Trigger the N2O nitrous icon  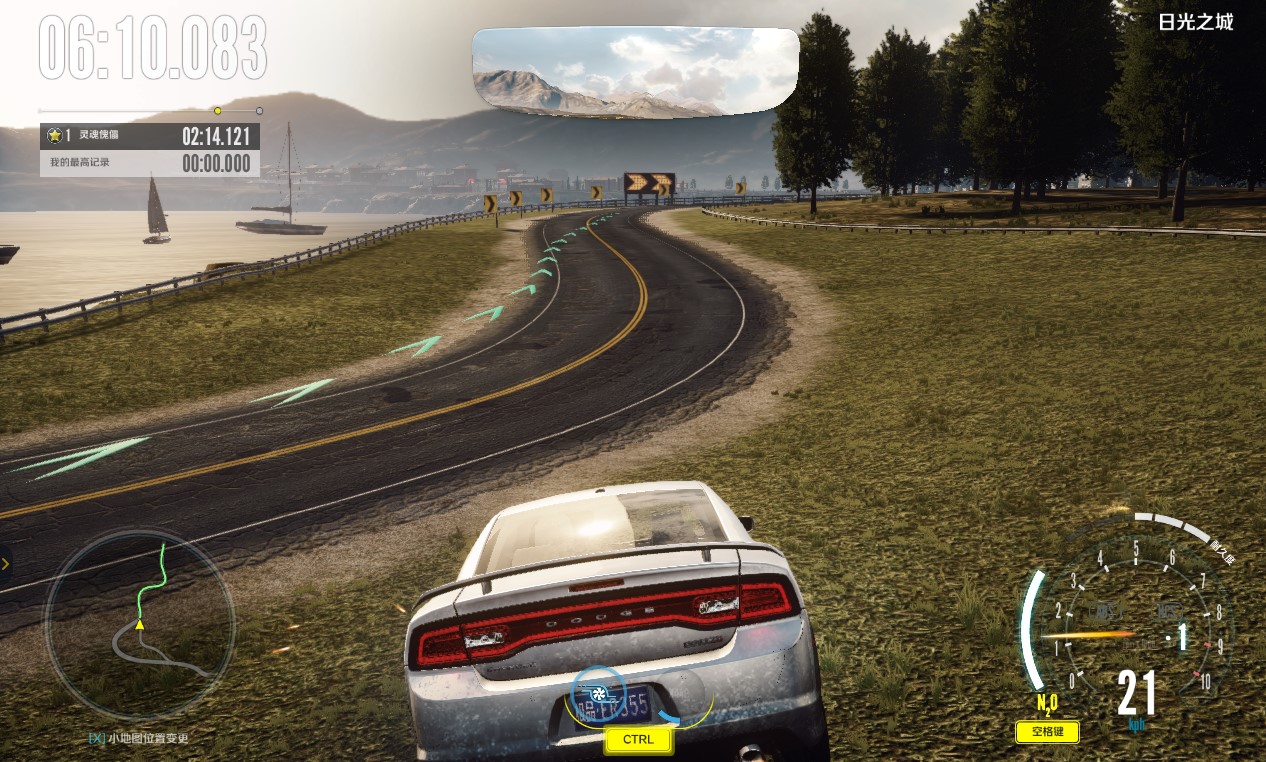click(1047, 704)
